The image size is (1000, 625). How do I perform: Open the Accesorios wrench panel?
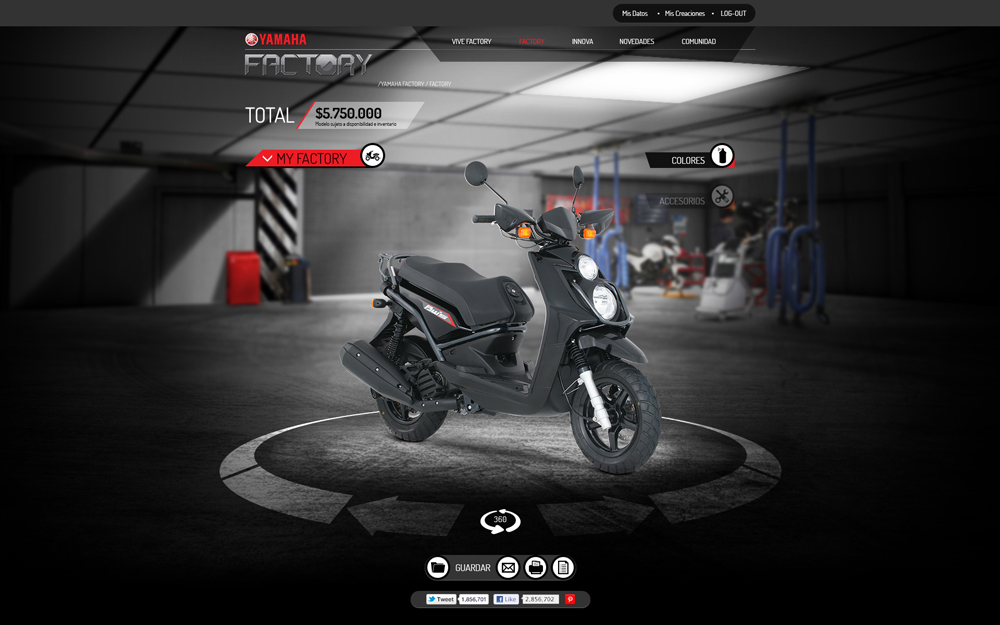pos(721,197)
